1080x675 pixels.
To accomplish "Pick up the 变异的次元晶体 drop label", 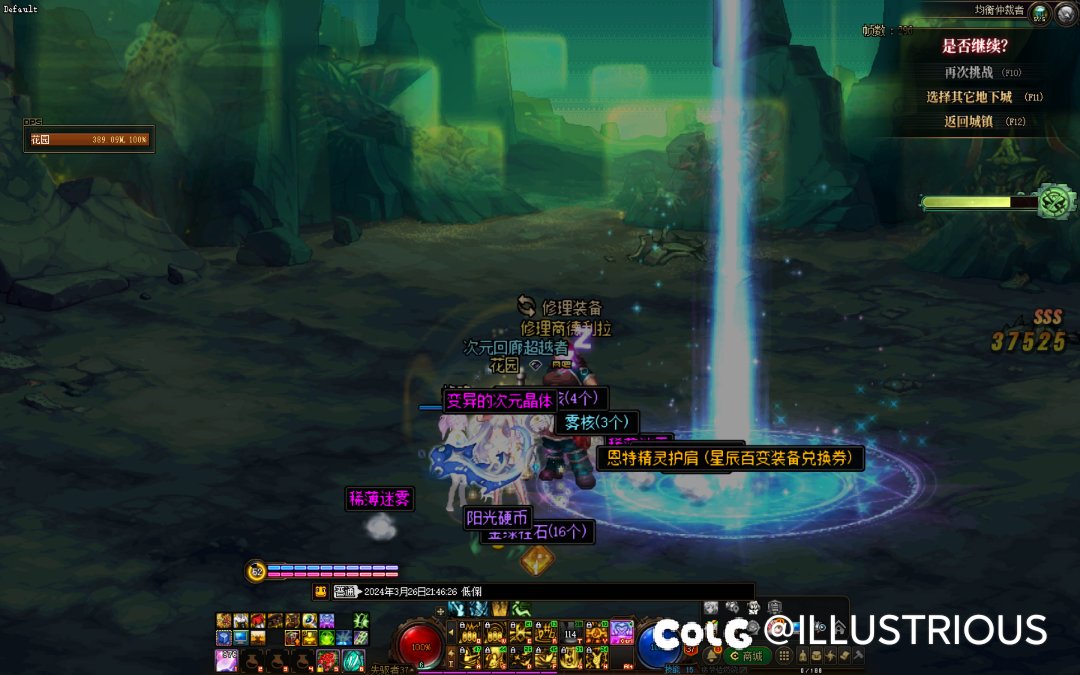I will pyautogui.click(x=498, y=401).
